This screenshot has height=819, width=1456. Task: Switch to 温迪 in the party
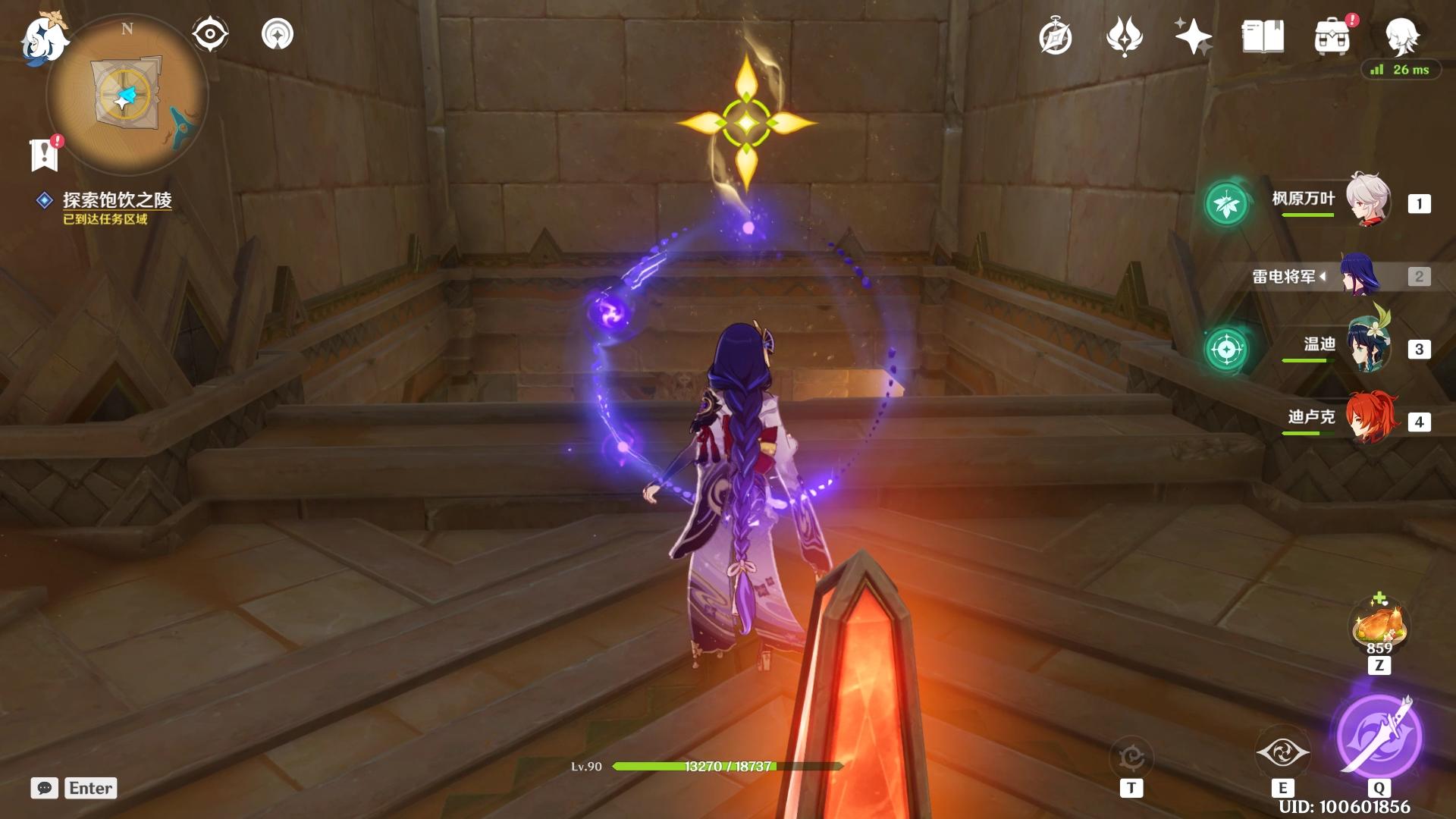coord(1367,347)
